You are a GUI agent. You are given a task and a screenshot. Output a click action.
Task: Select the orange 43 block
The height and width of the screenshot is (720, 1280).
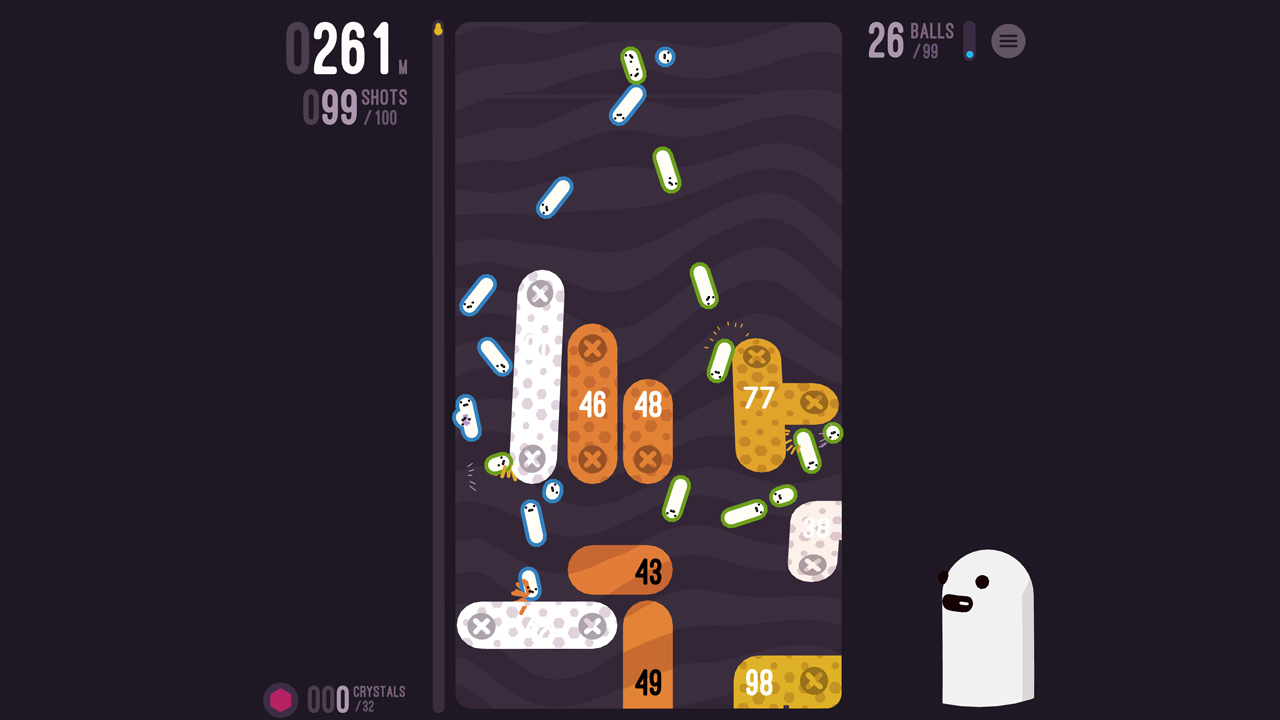click(619, 570)
